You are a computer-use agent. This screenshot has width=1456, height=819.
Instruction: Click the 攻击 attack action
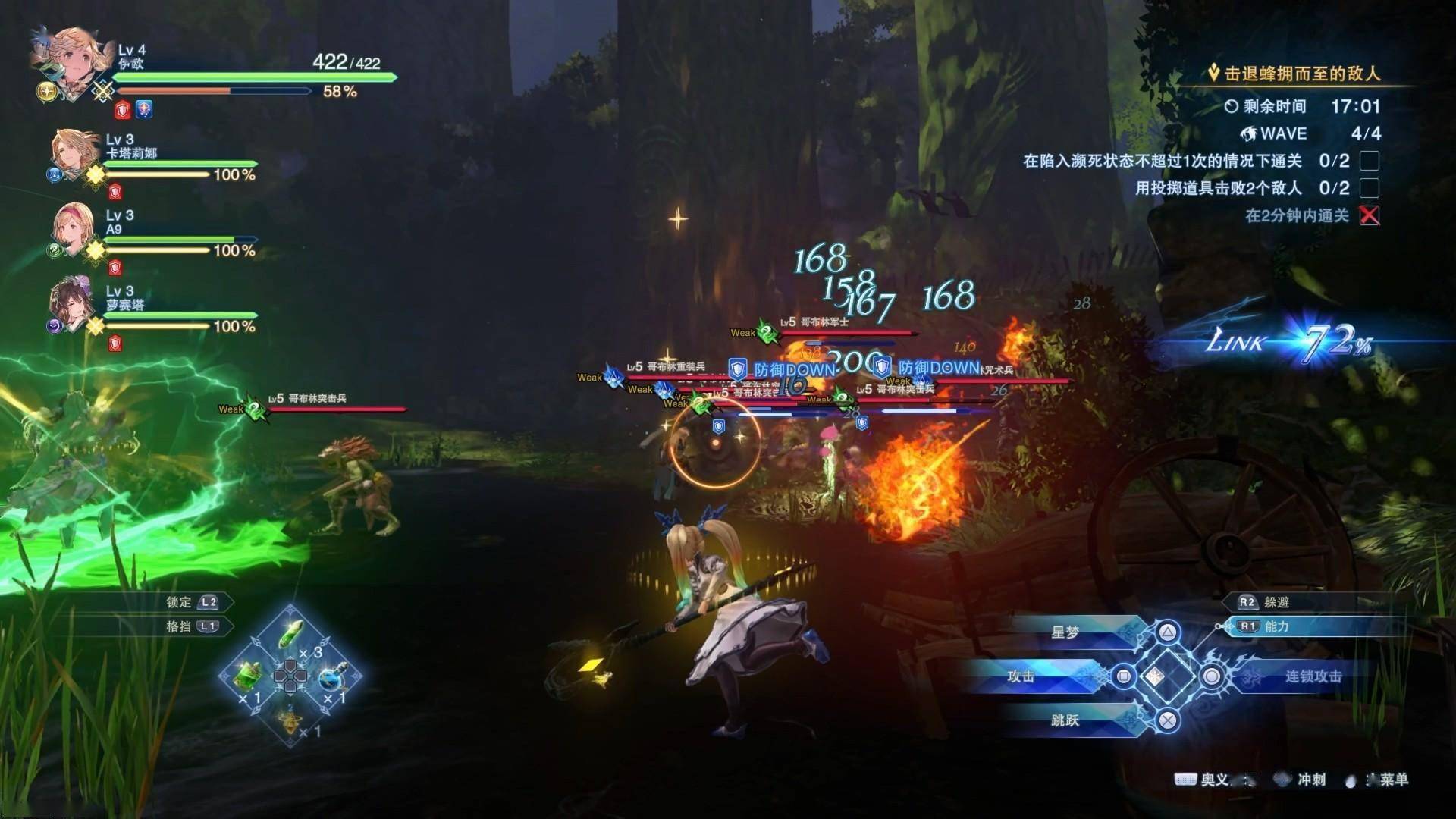click(1021, 676)
